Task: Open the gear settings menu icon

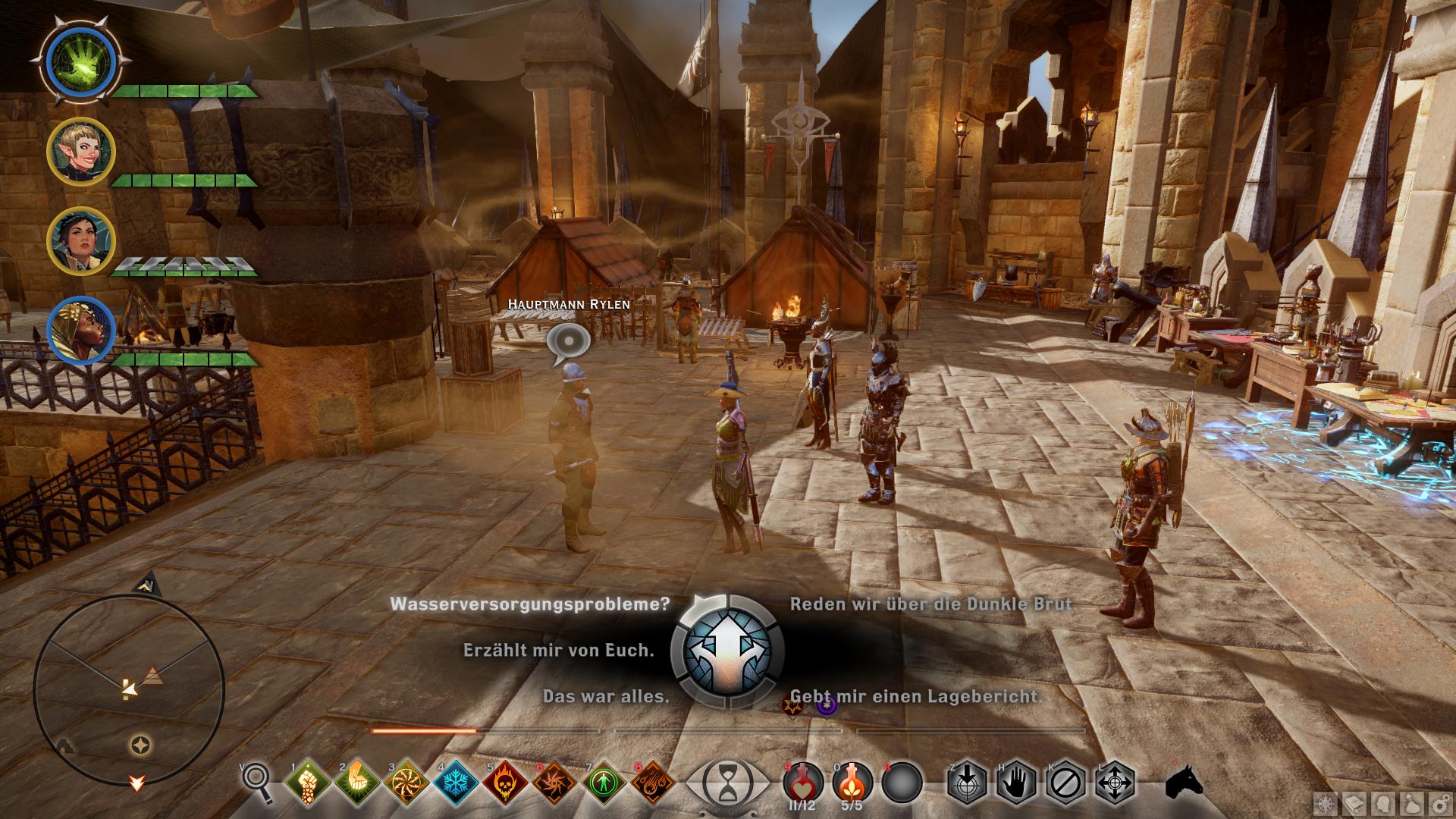Action: (1442, 803)
